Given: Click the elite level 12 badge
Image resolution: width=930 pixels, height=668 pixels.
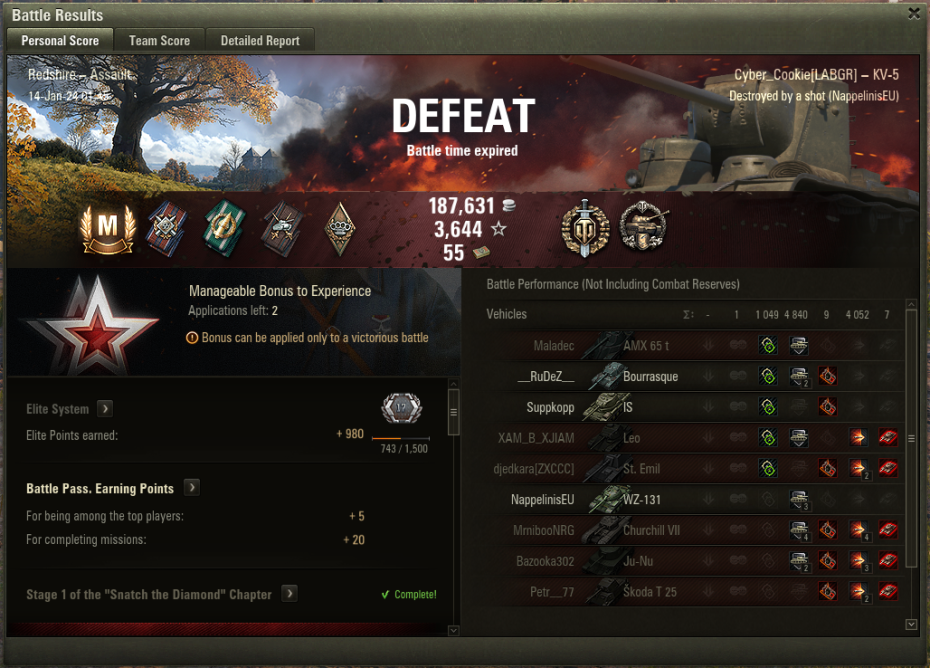Looking at the screenshot, I should pyautogui.click(x=401, y=408).
